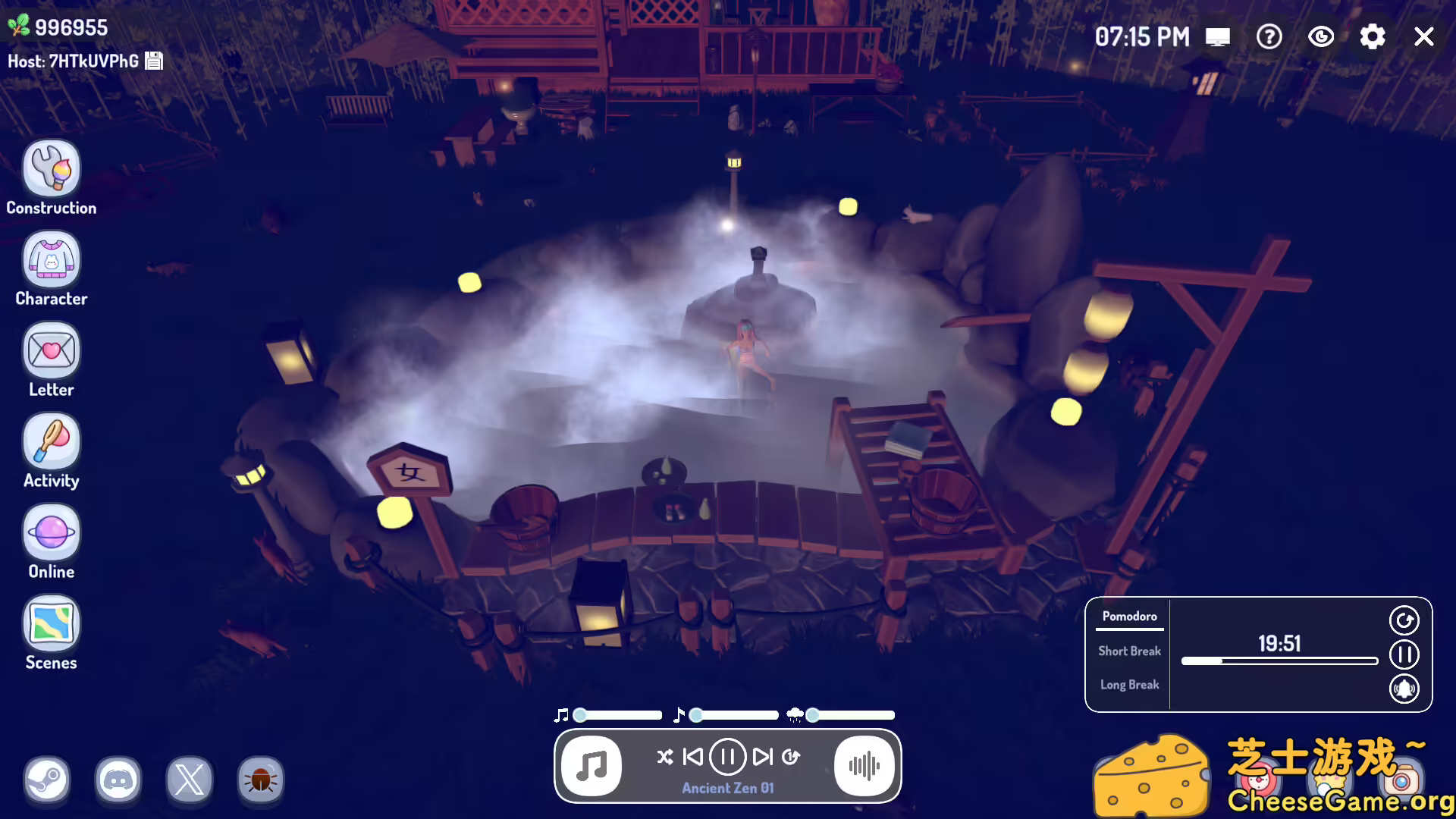Open the game Settings gear
This screenshot has width=1456, height=819.
[1372, 36]
